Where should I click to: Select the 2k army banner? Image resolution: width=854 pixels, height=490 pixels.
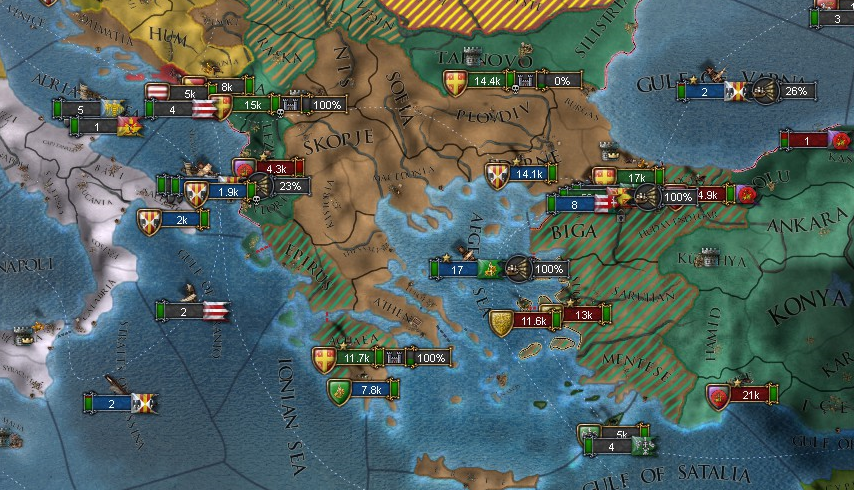[182, 220]
